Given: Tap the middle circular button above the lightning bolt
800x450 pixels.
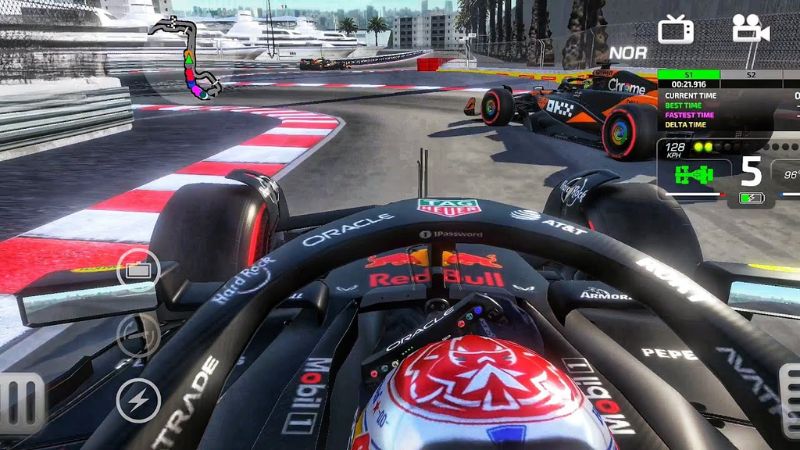Looking at the screenshot, I should pyautogui.click(x=138, y=335).
